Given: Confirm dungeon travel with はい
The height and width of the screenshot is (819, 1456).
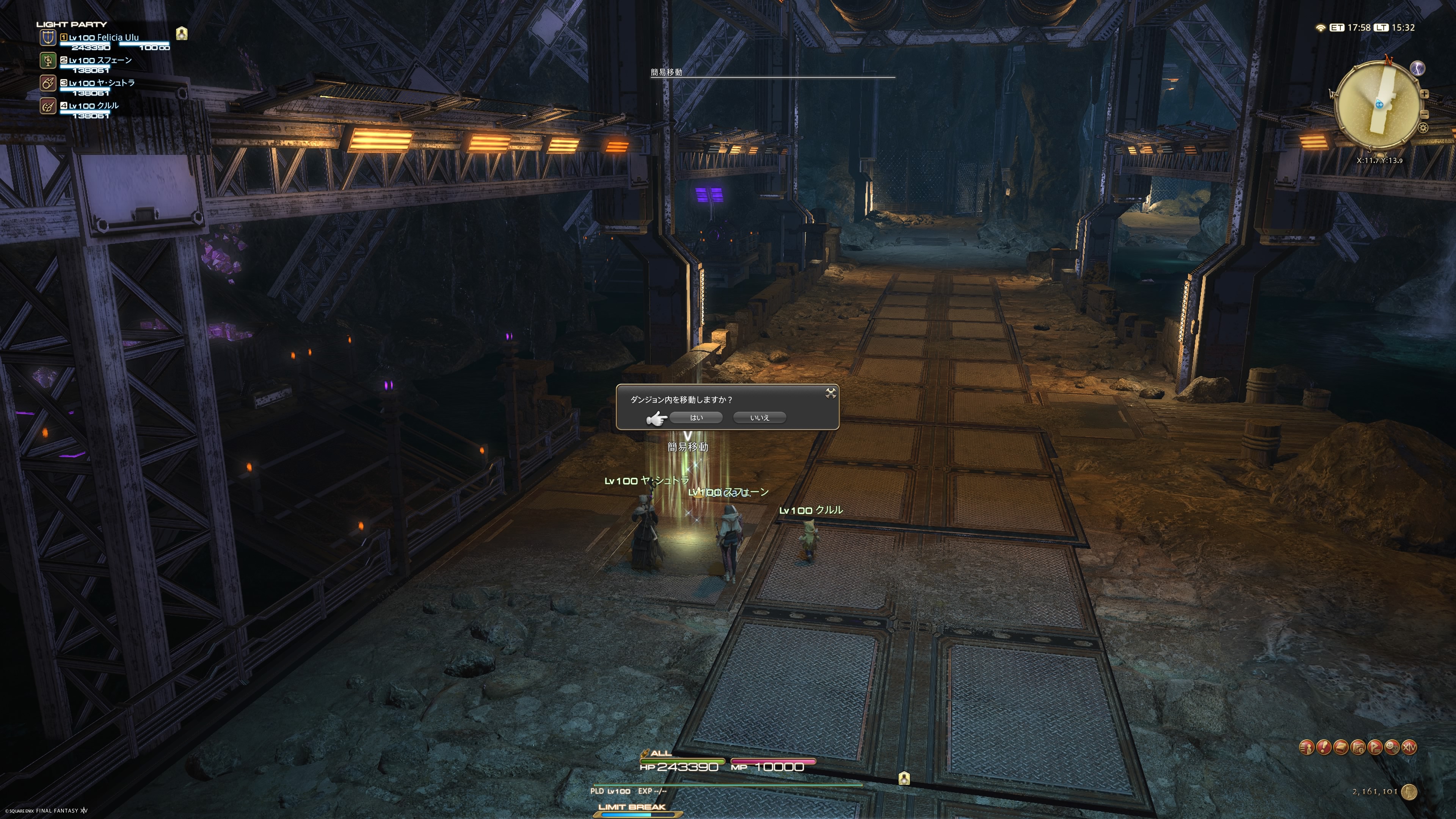Looking at the screenshot, I should 696,418.
